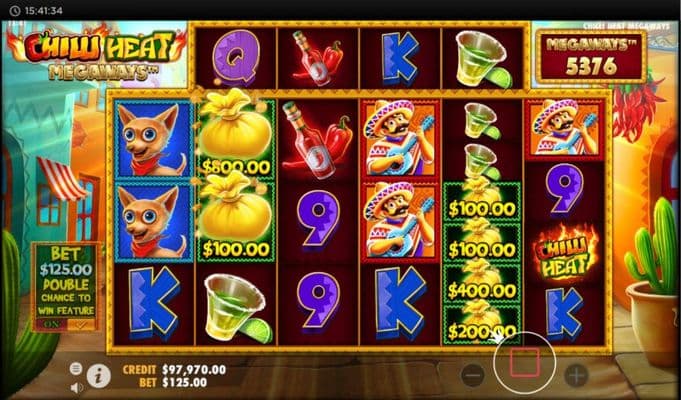681x400 pixels.
Task: Open the game info (i) screen
Action: tap(99, 375)
